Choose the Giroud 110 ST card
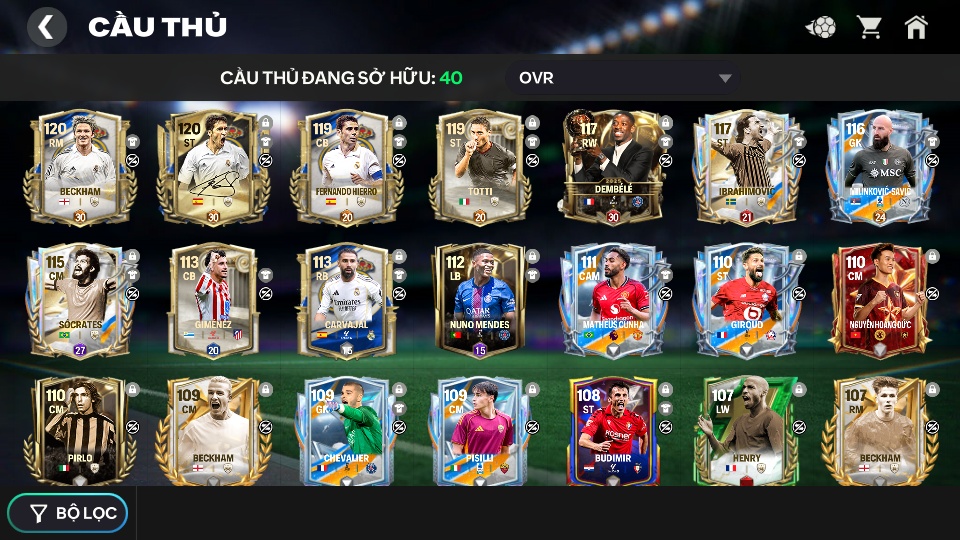The height and width of the screenshot is (540, 960). [741, 300]
